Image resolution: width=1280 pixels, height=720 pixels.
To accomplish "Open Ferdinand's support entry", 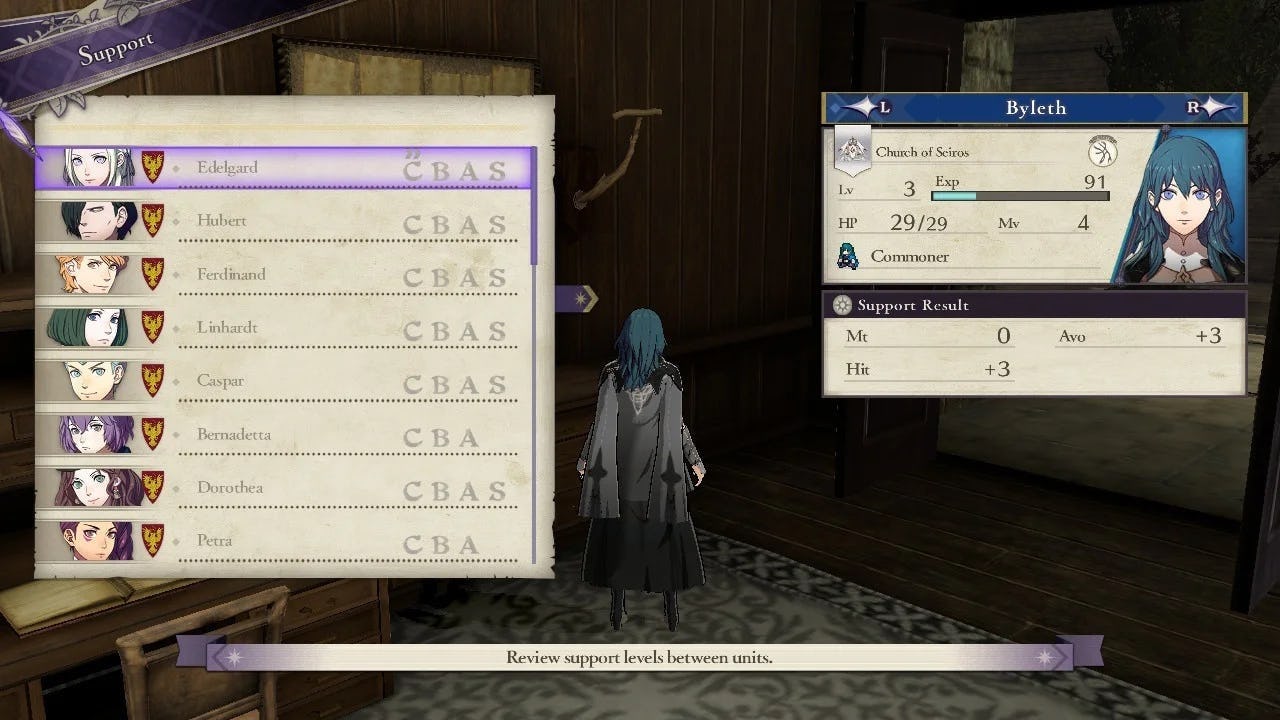I will pos(284,275).
